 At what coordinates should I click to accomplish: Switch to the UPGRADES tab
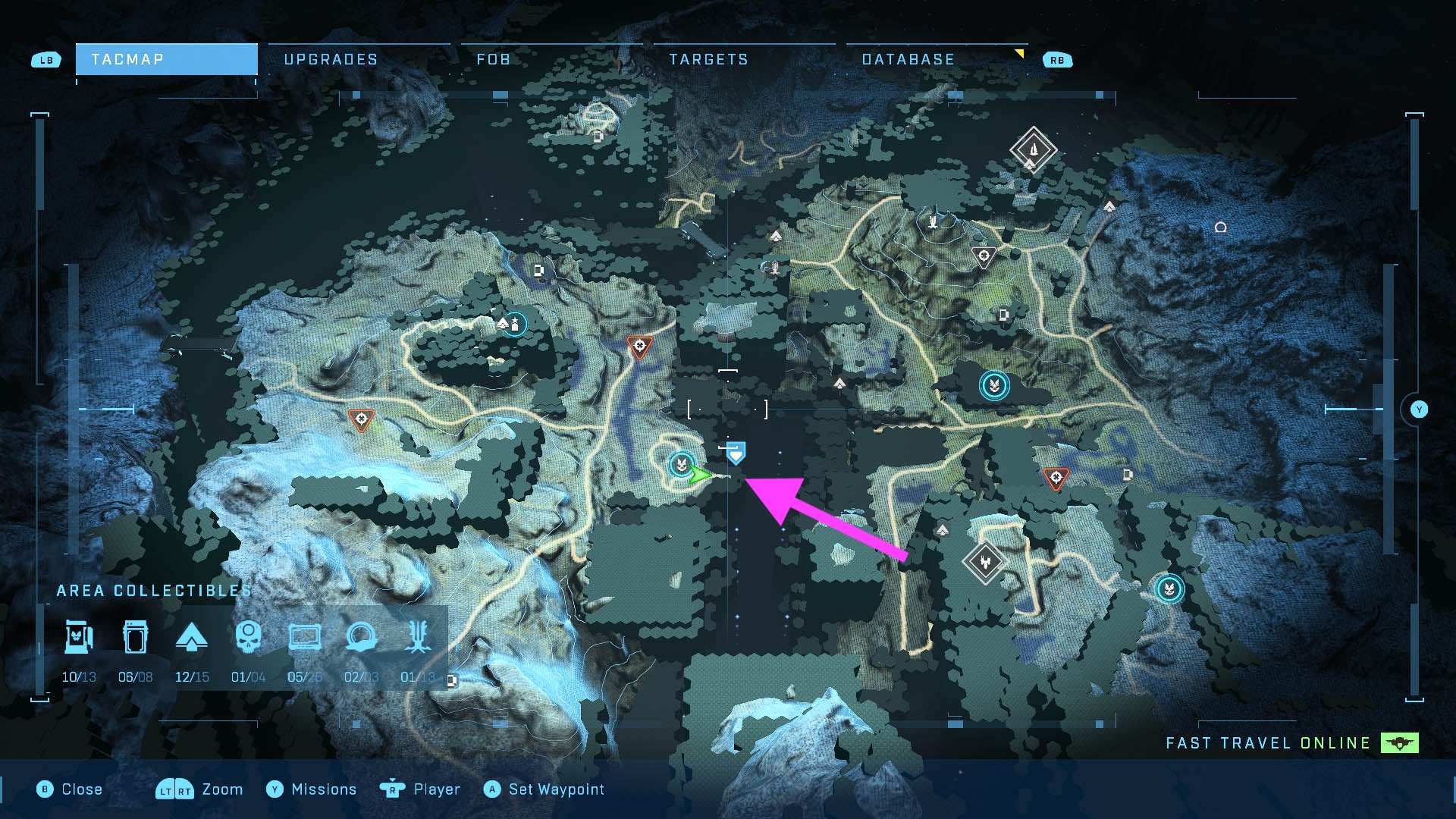[331, 58]
